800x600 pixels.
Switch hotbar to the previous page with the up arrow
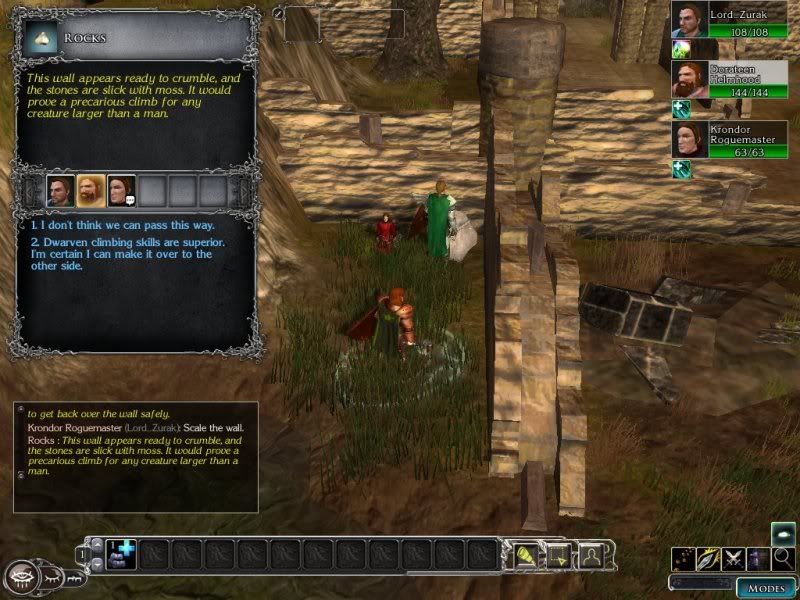pos(96,544)
